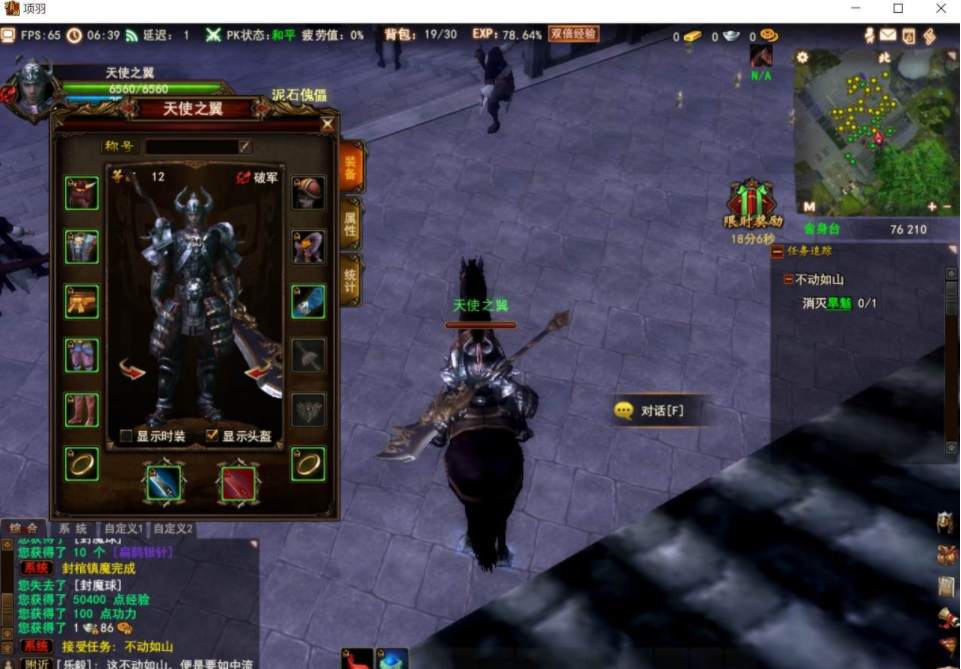
Task: Select the blue blade weapon slot
Action: (163, 484)
